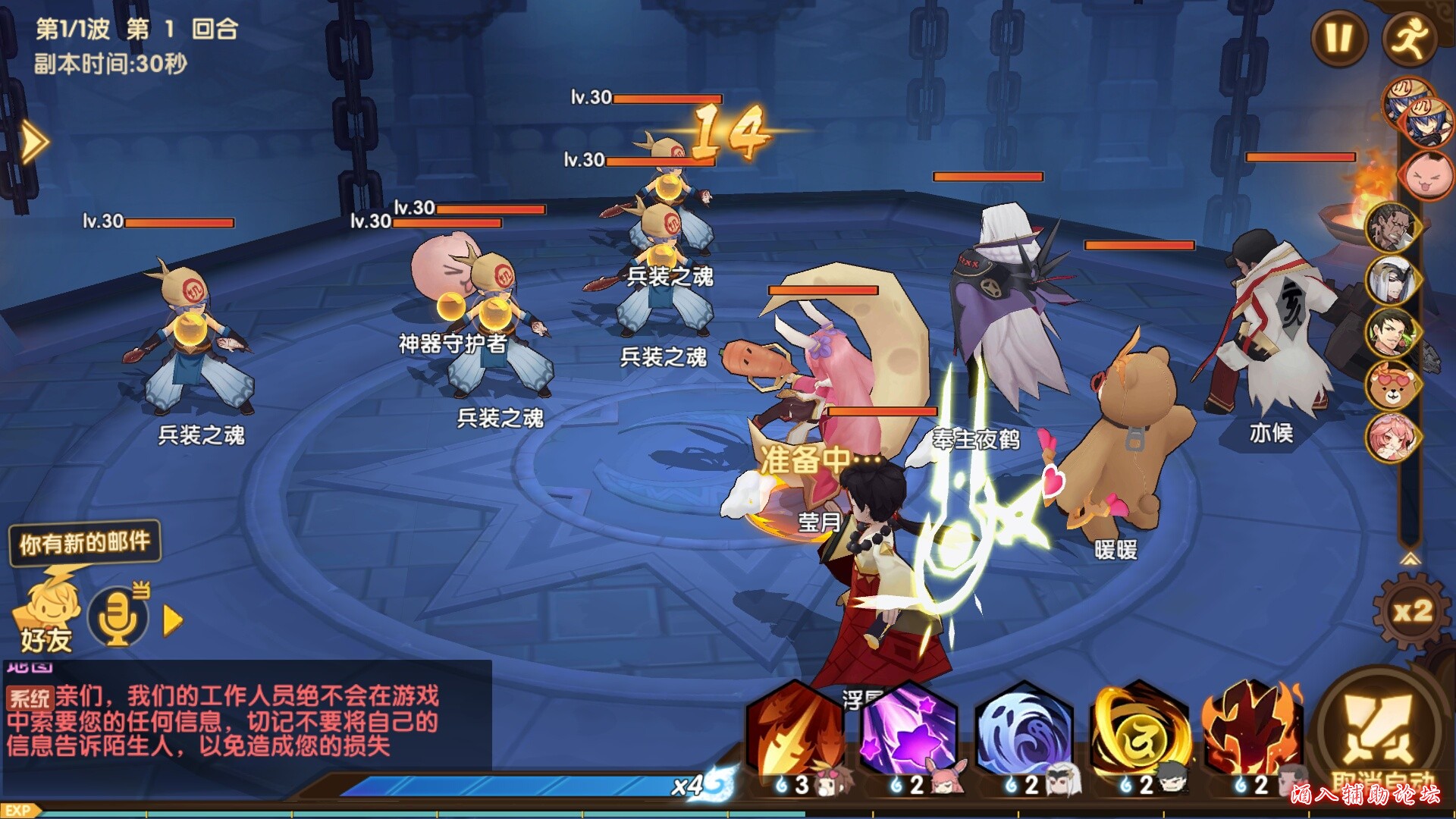Select the pink-haired girl turn-order portrait
1456x819 pixels.
pos(1390,438)
